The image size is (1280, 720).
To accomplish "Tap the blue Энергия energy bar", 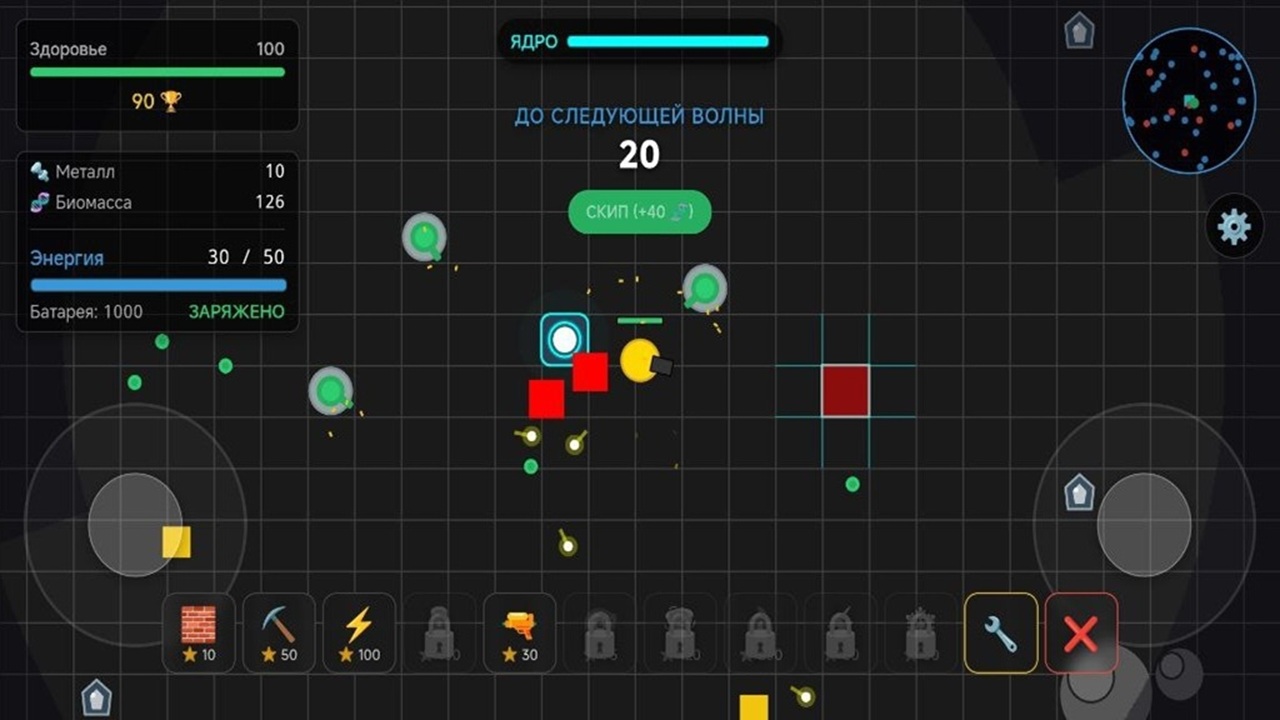I will 157,284.
